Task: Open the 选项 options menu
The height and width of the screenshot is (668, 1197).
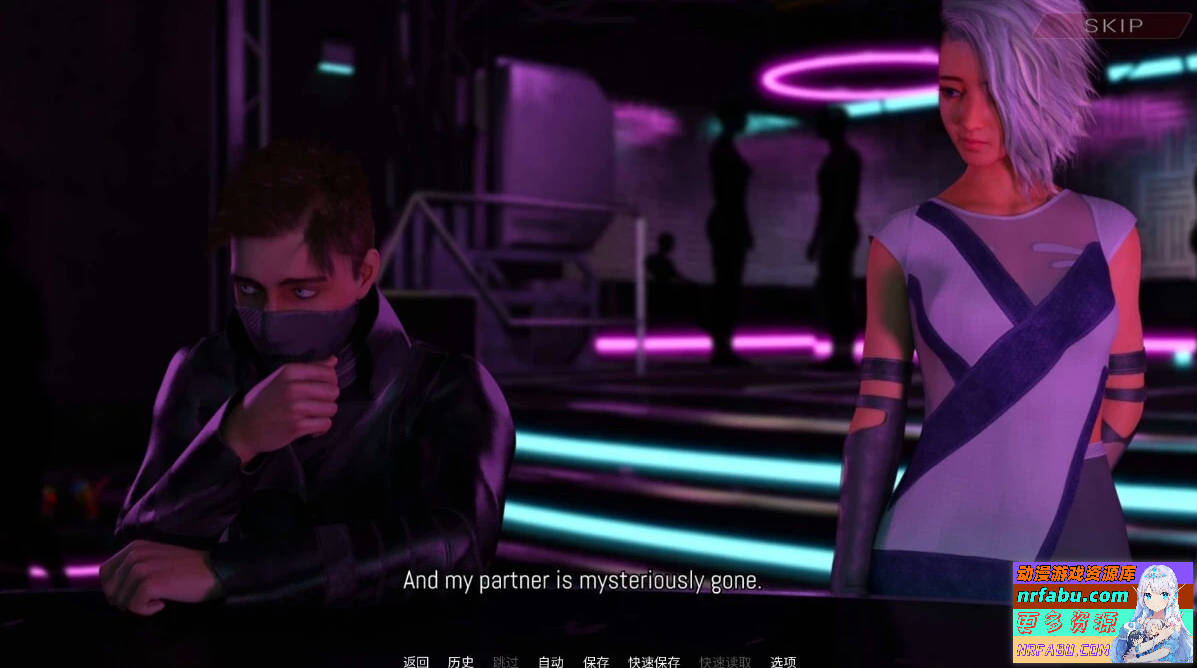Action: 783,661
